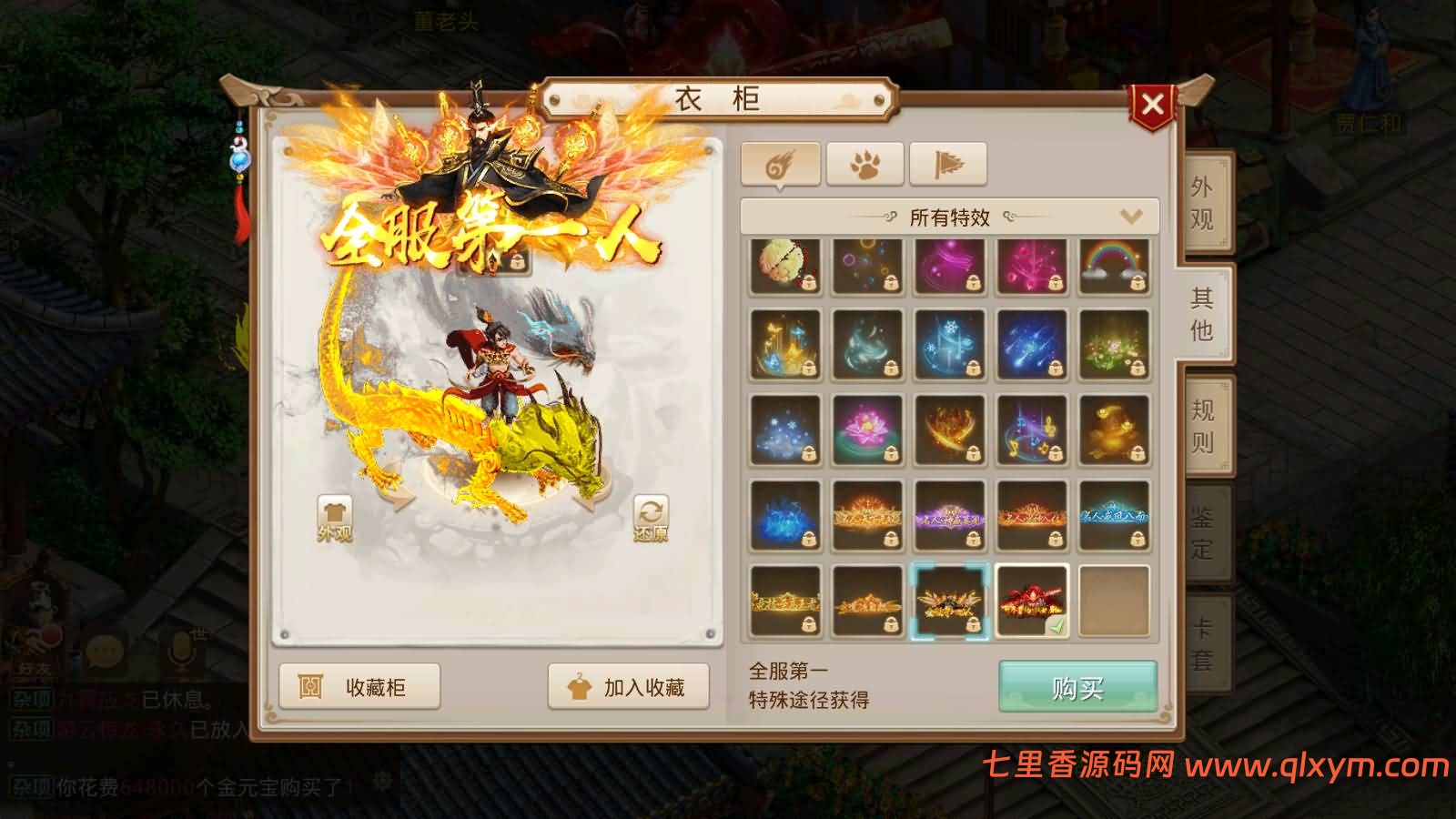Screen dimensions: 1456x819
Task: Click the lock icon on the rainbow effect
Action: point(1137,284)
